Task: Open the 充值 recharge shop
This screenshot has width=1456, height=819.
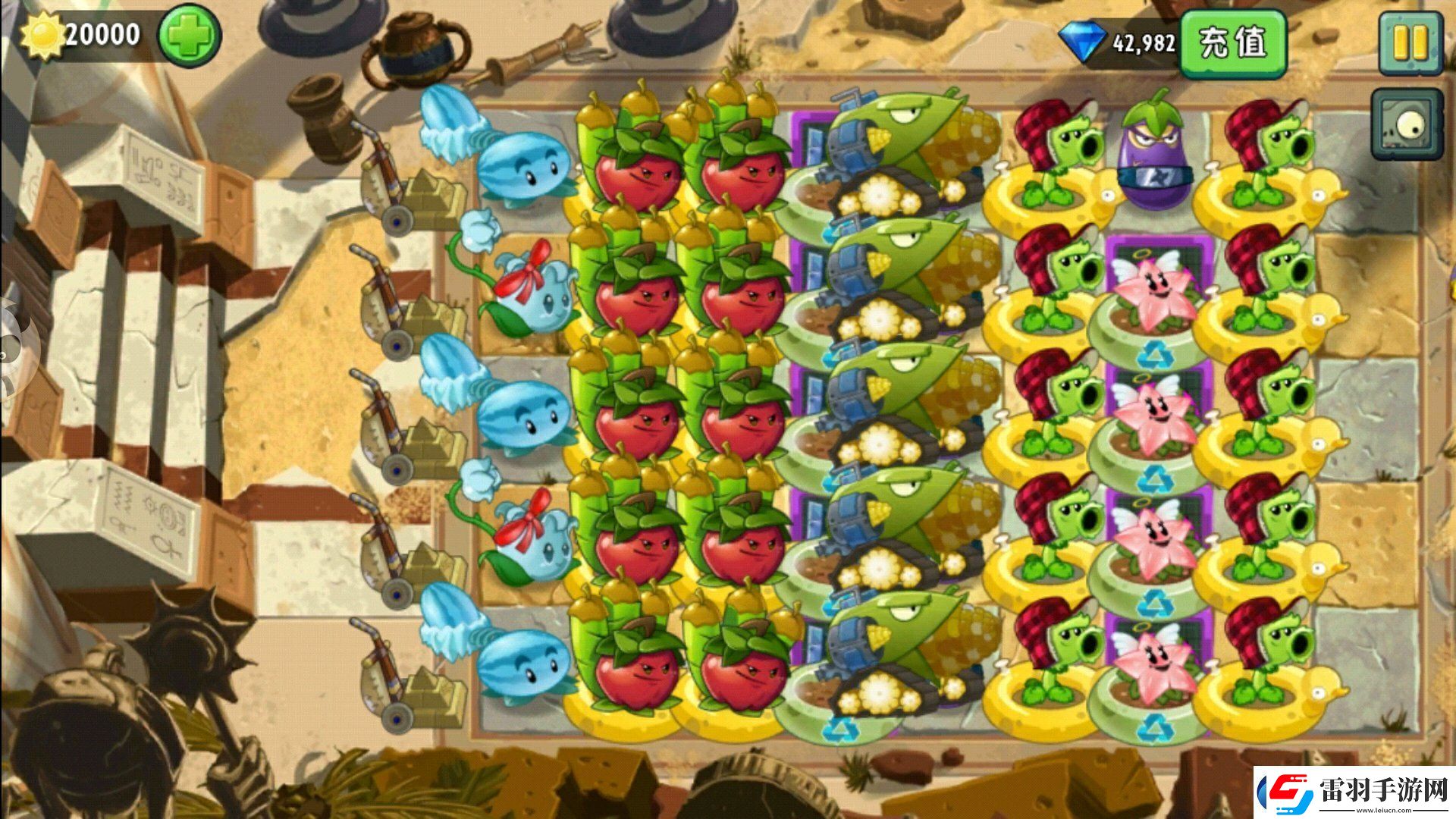Action: pos(1233,43)
